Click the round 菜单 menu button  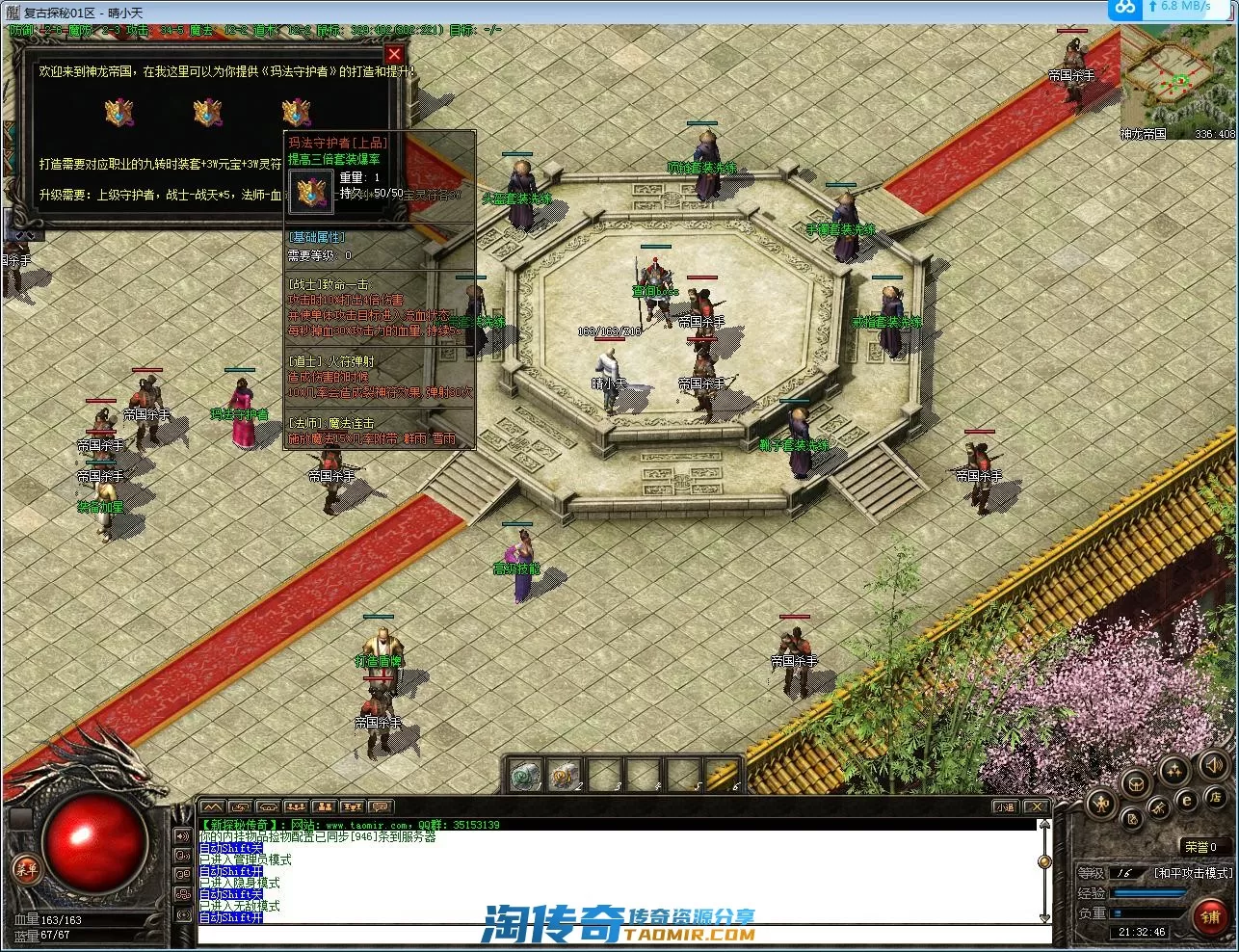tap(26, 869)
